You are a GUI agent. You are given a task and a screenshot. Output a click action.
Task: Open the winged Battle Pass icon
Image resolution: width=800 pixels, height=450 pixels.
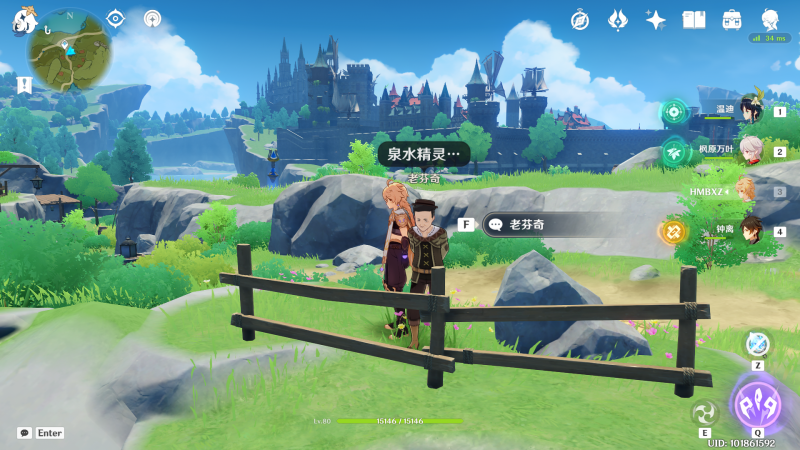click(x=618, y=19)
